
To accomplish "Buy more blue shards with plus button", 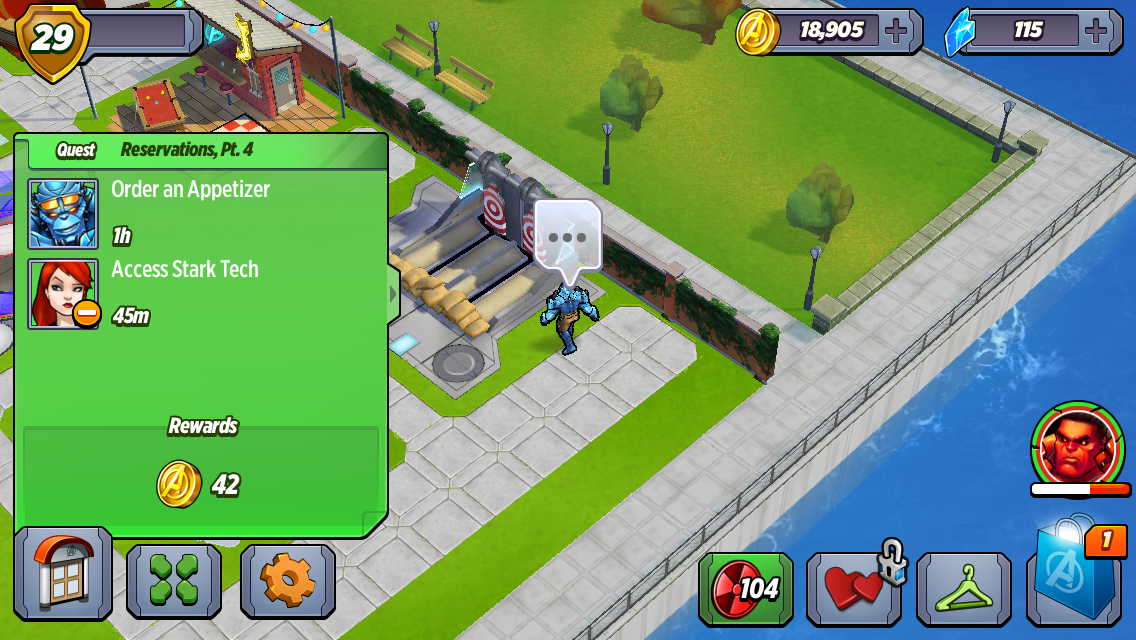I will point(1097,31).
